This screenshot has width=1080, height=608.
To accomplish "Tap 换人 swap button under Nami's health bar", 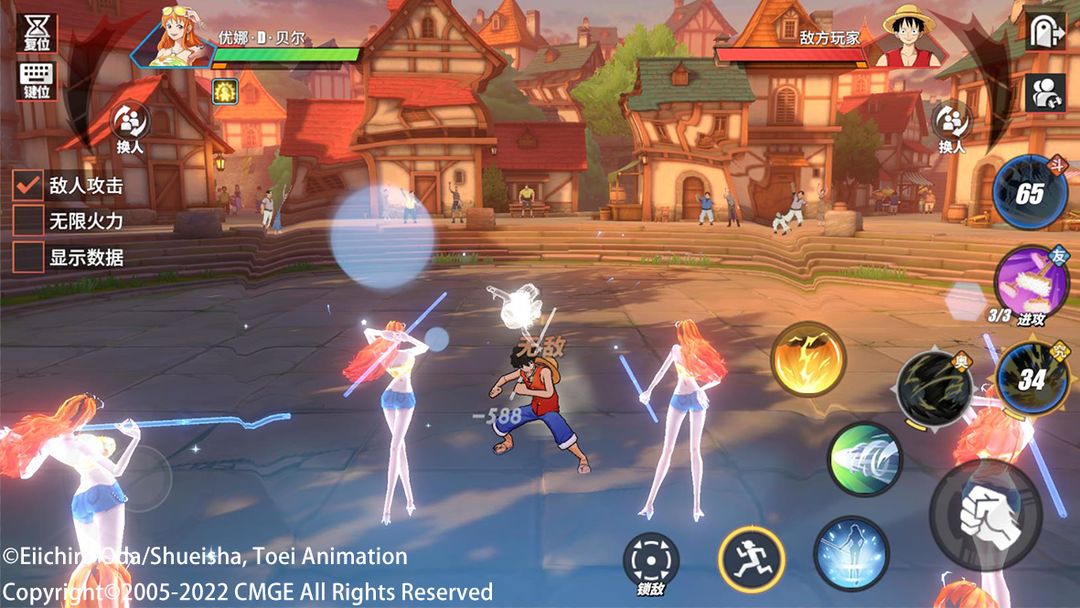I will click(130, 127).
